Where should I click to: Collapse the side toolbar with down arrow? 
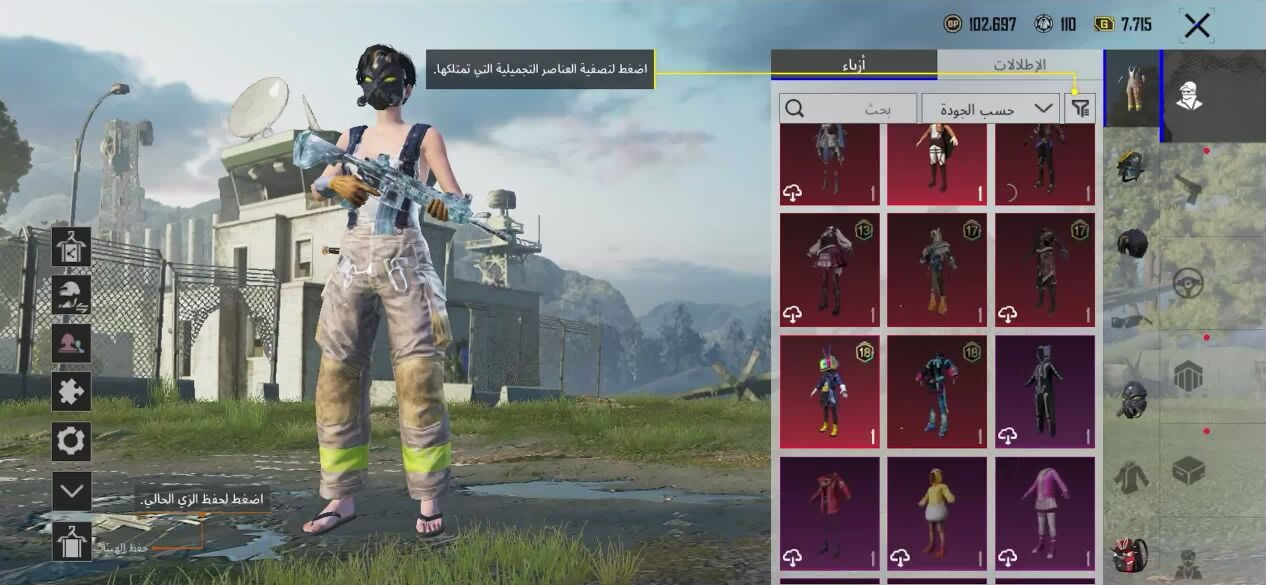tap(72, 490)
